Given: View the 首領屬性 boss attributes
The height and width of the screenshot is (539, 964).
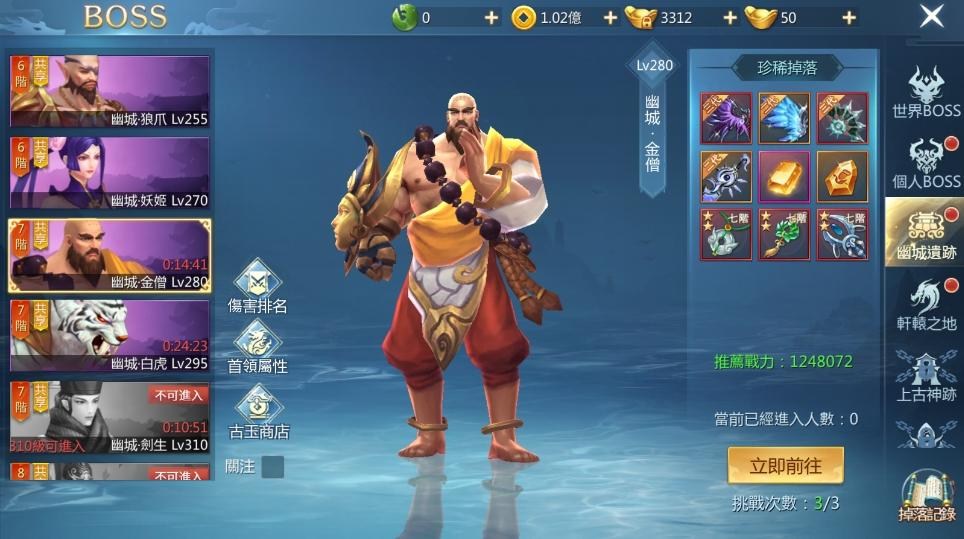Looking at the screenshot, I should tap(258, 349).
